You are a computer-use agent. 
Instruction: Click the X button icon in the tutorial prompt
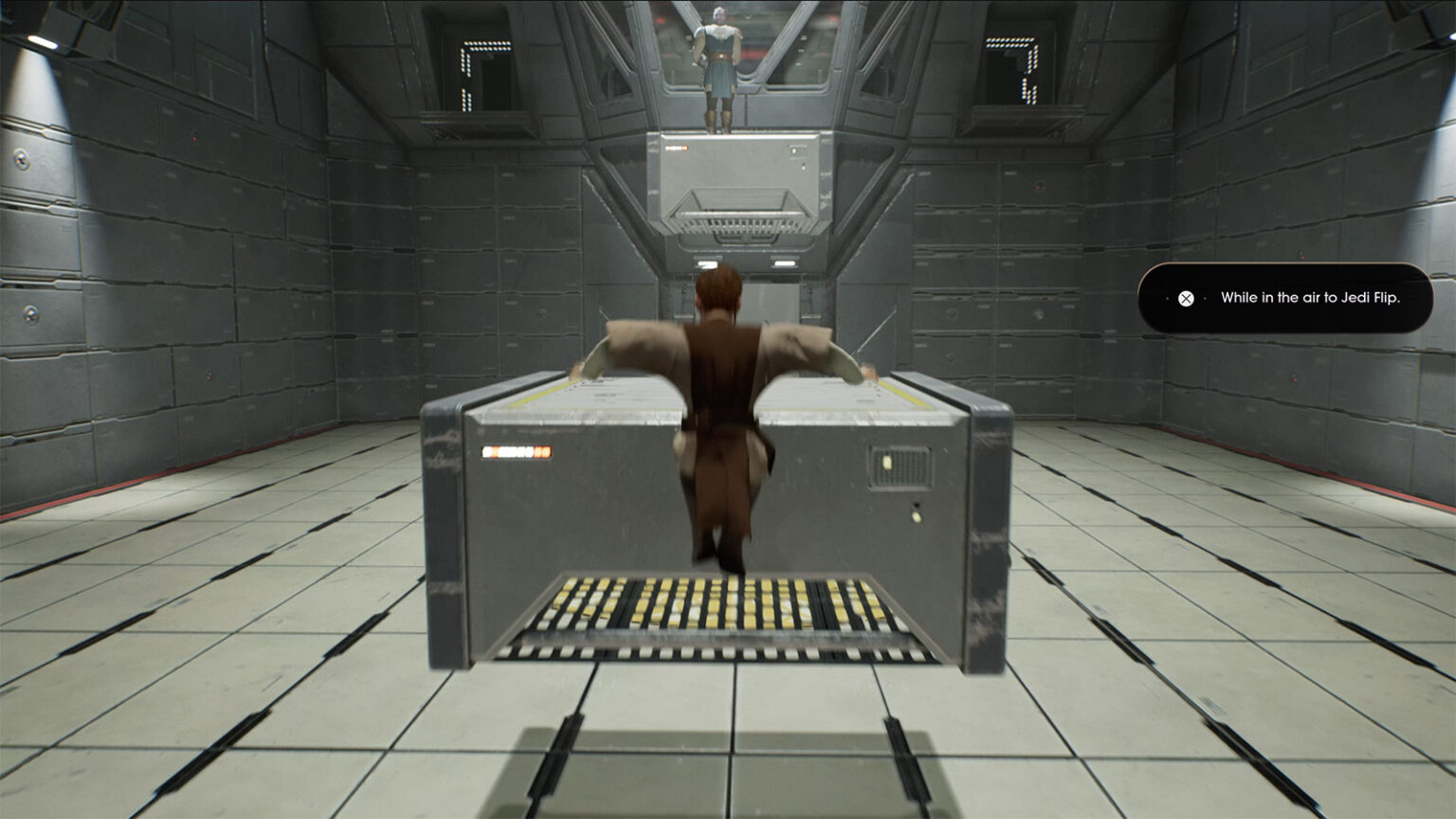tap(1184, 299)
